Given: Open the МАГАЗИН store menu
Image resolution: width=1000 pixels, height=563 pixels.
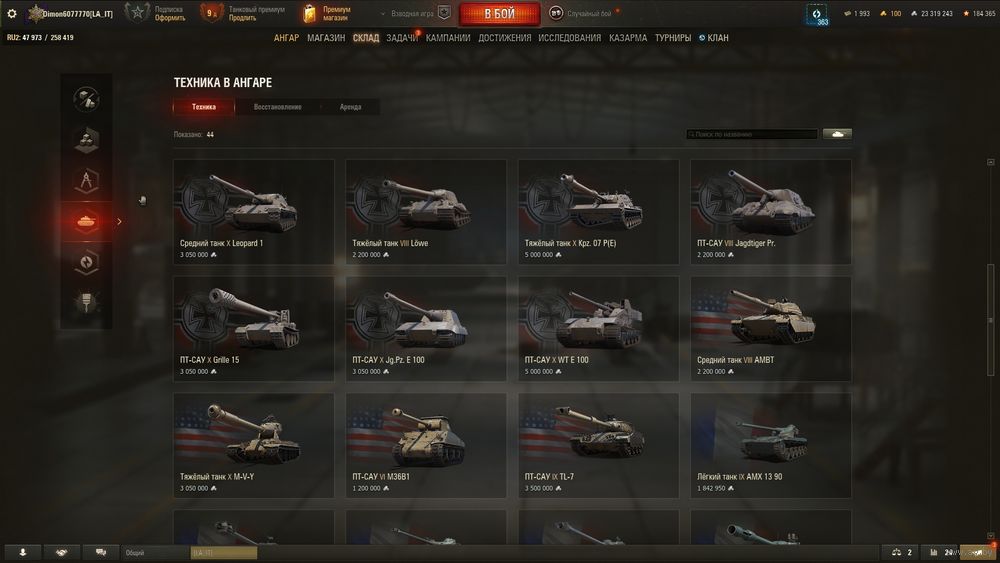Looking at the screenshot, I should [326, 38].
